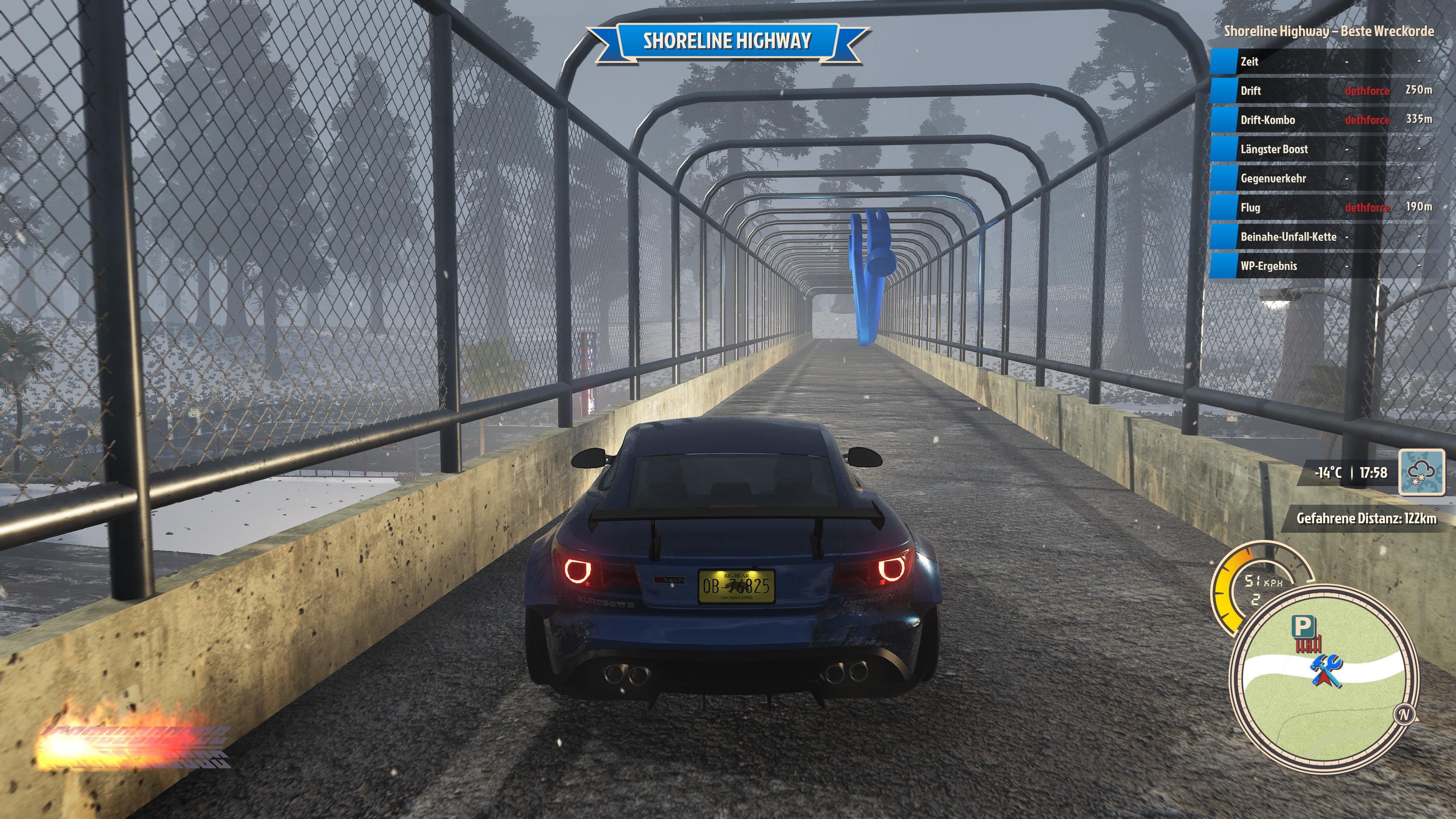Select the Drift-Kombo record row
The image size is (1456, 819).
[1323, 120]
